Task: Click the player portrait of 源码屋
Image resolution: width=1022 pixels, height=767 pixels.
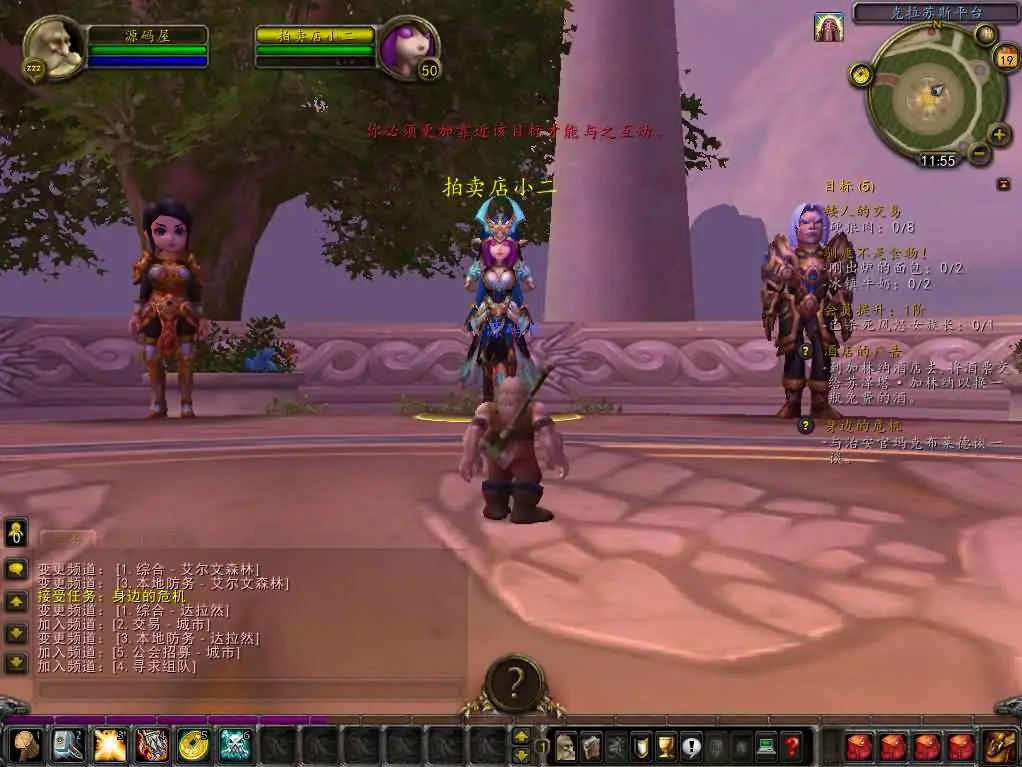Action: tap(52, 48)
